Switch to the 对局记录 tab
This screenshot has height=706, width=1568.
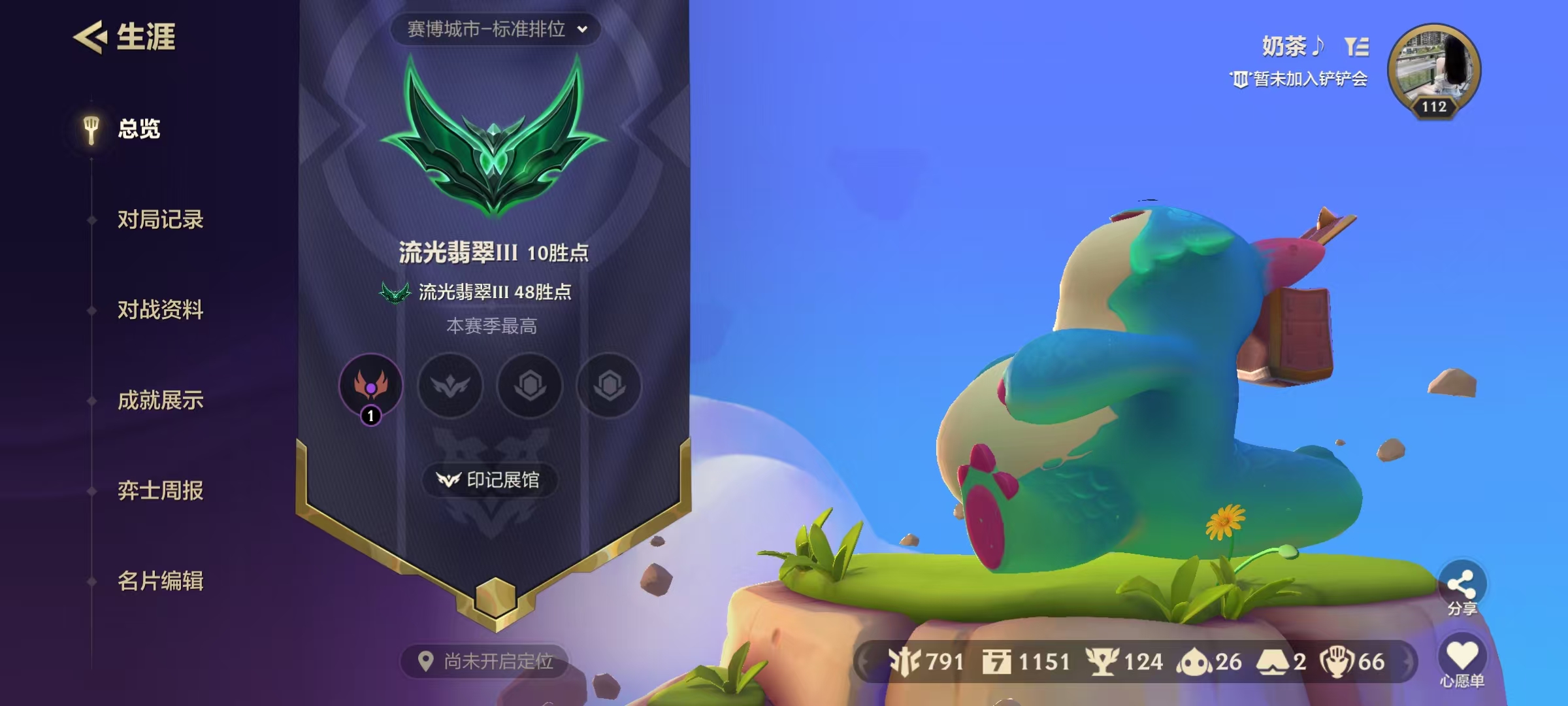161,220
